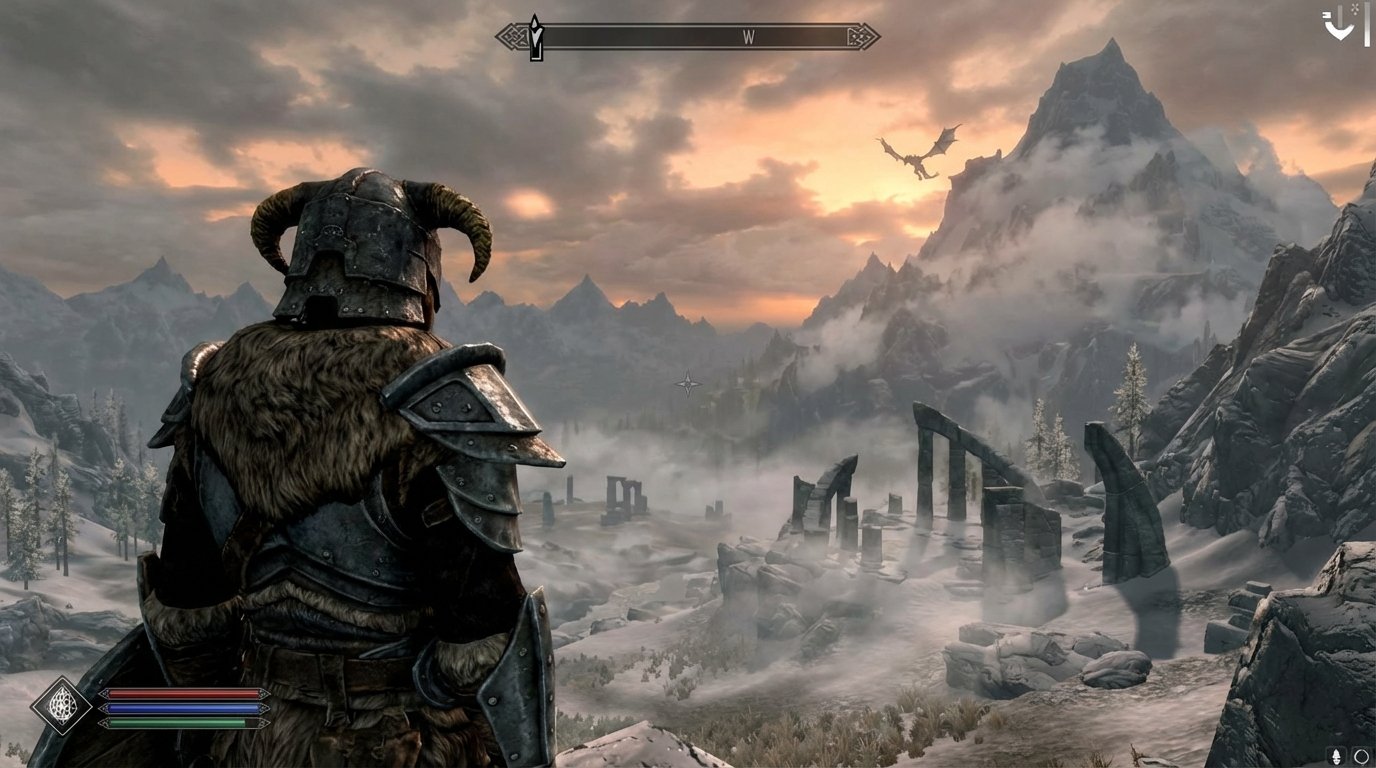Click the red health bar
Image resolution: width=1376 pixels, height=768 pixels.
point(180,692)
